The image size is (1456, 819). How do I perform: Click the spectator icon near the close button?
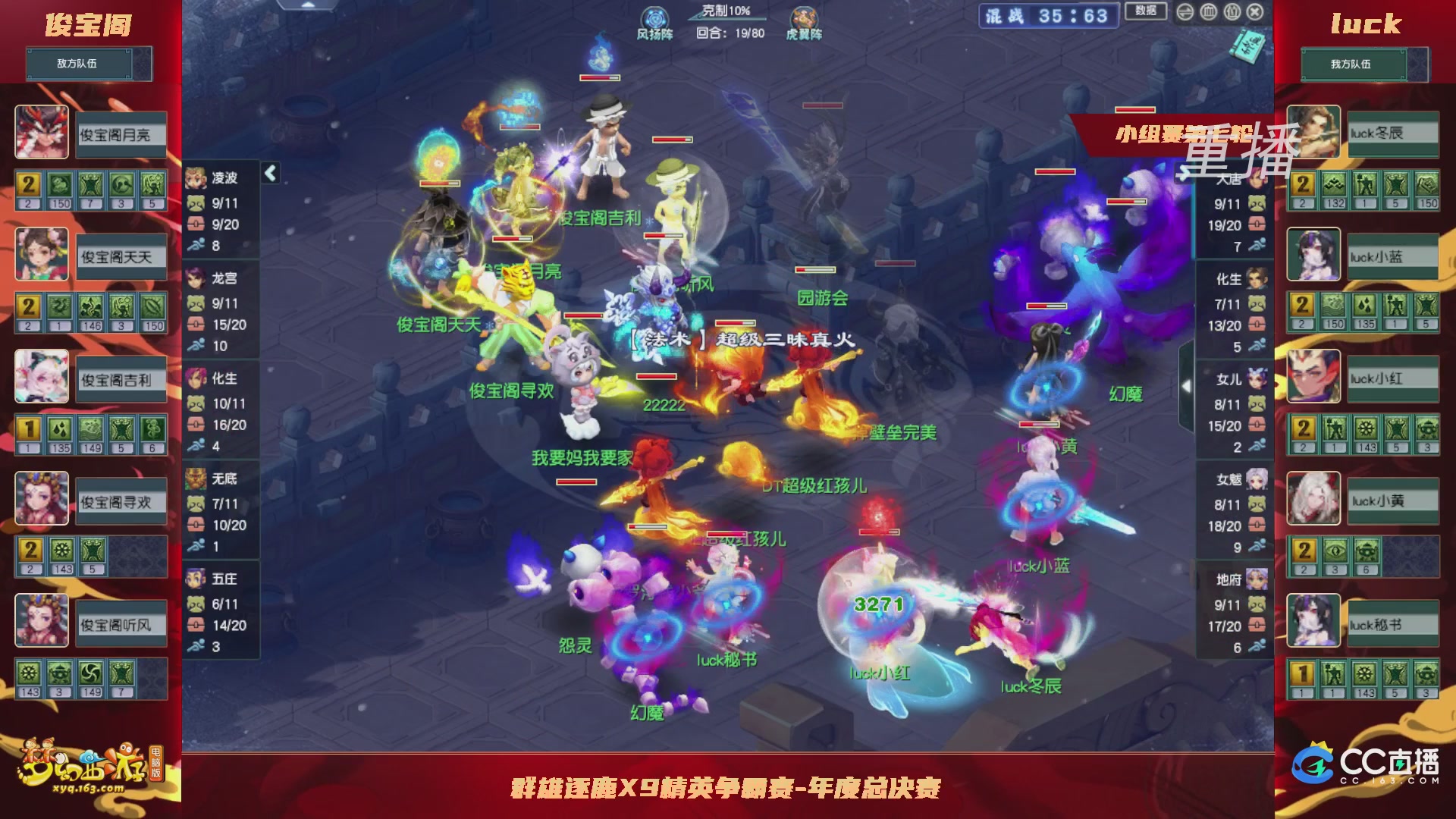pos(1232,12)
